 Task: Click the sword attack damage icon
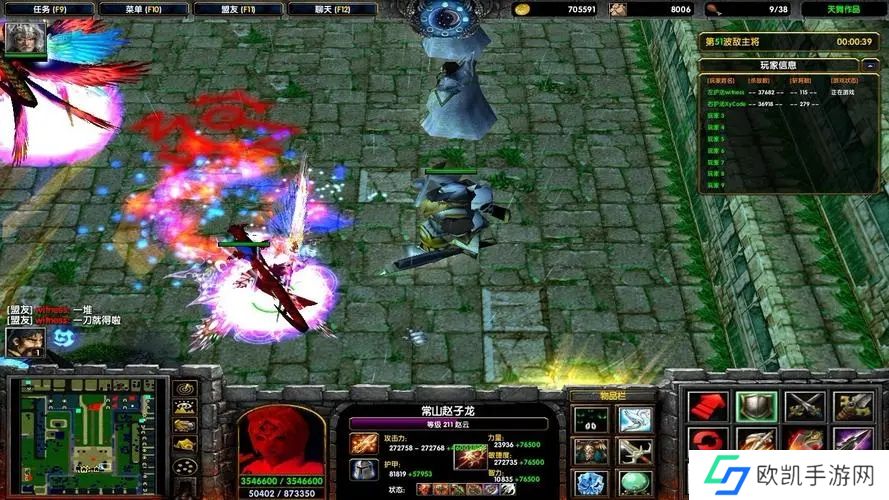click(x=363, y=442)
